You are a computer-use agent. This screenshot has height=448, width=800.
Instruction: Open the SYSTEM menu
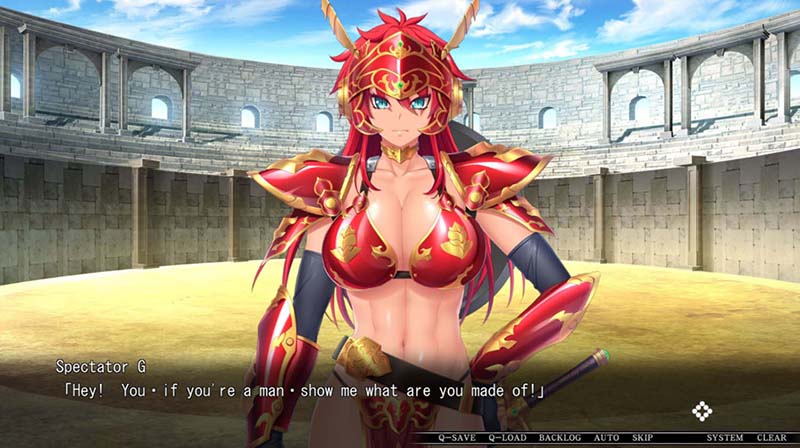725,438
